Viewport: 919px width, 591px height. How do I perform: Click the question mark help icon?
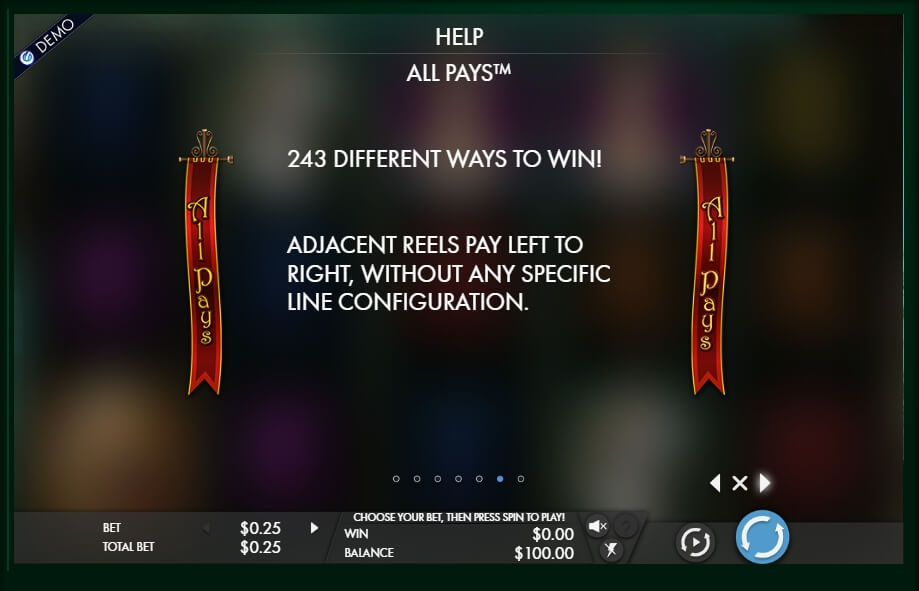click(626, 526)
